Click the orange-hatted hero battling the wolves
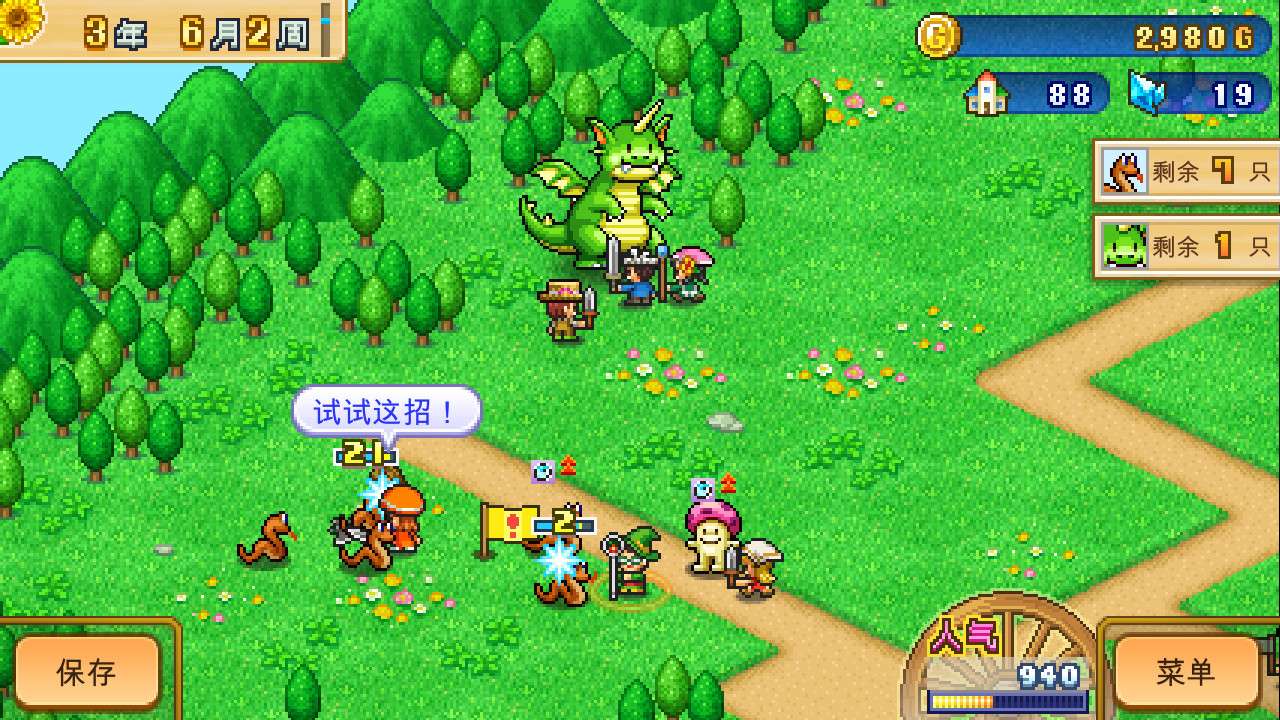Screen dimensions: 1280x720 [x=401, y=516]
